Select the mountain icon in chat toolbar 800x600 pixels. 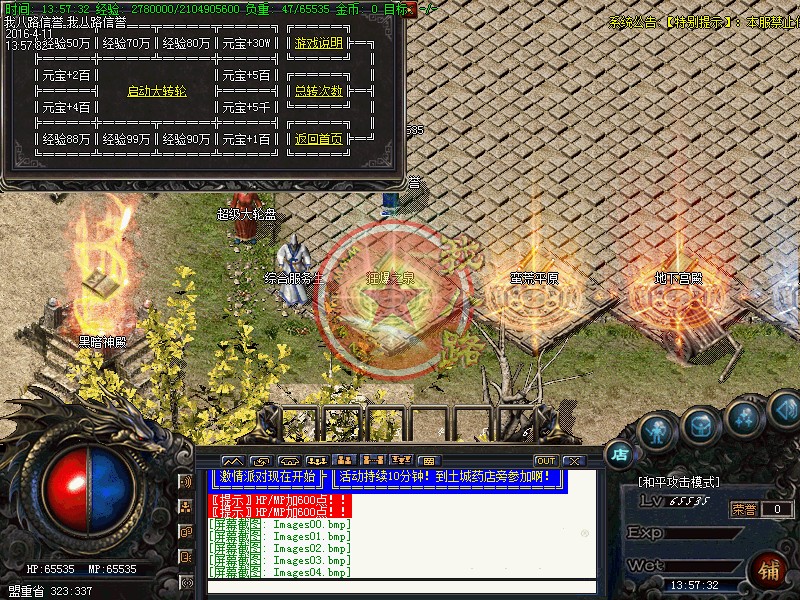click(x=232, y=461)
